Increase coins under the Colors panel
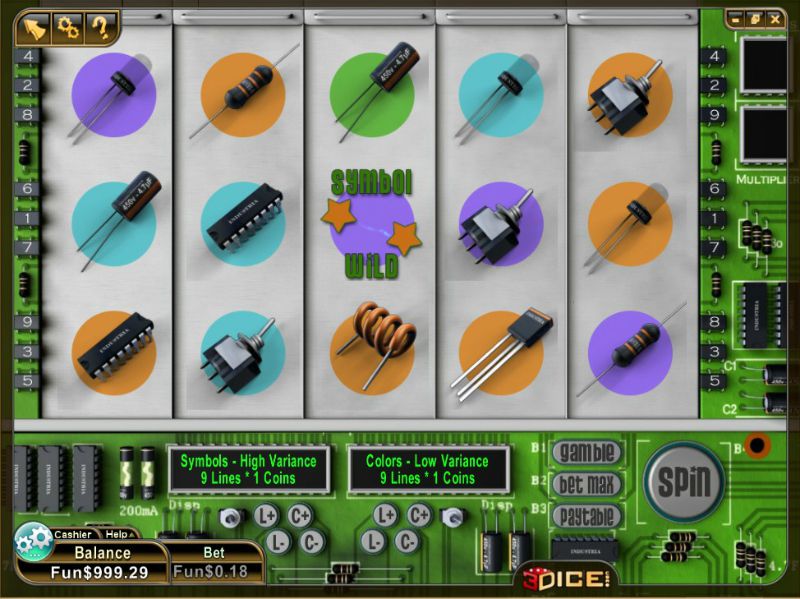The width and height of the screenshot is (800, 599). 419,516
